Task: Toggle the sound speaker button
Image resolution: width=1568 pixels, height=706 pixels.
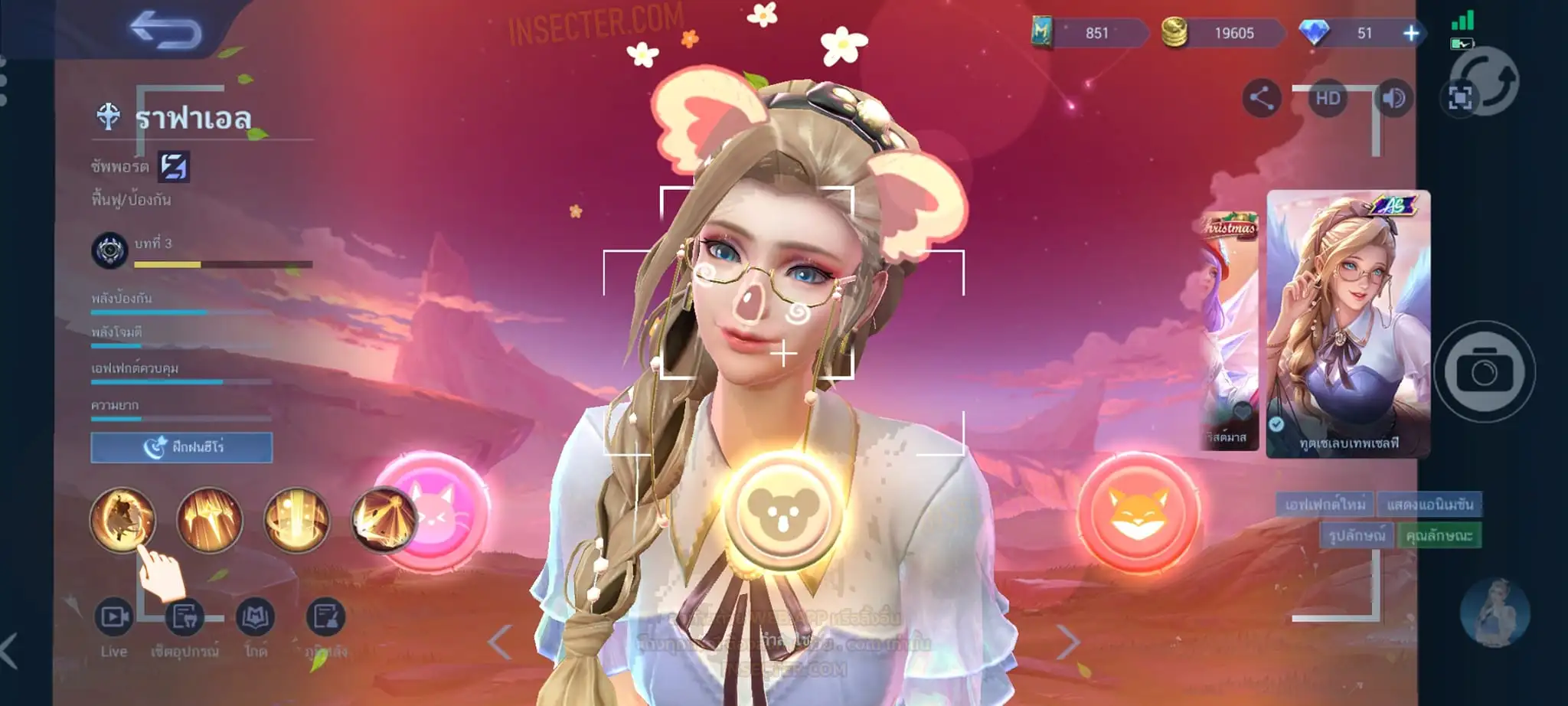Action: [x=1393, y=98]
